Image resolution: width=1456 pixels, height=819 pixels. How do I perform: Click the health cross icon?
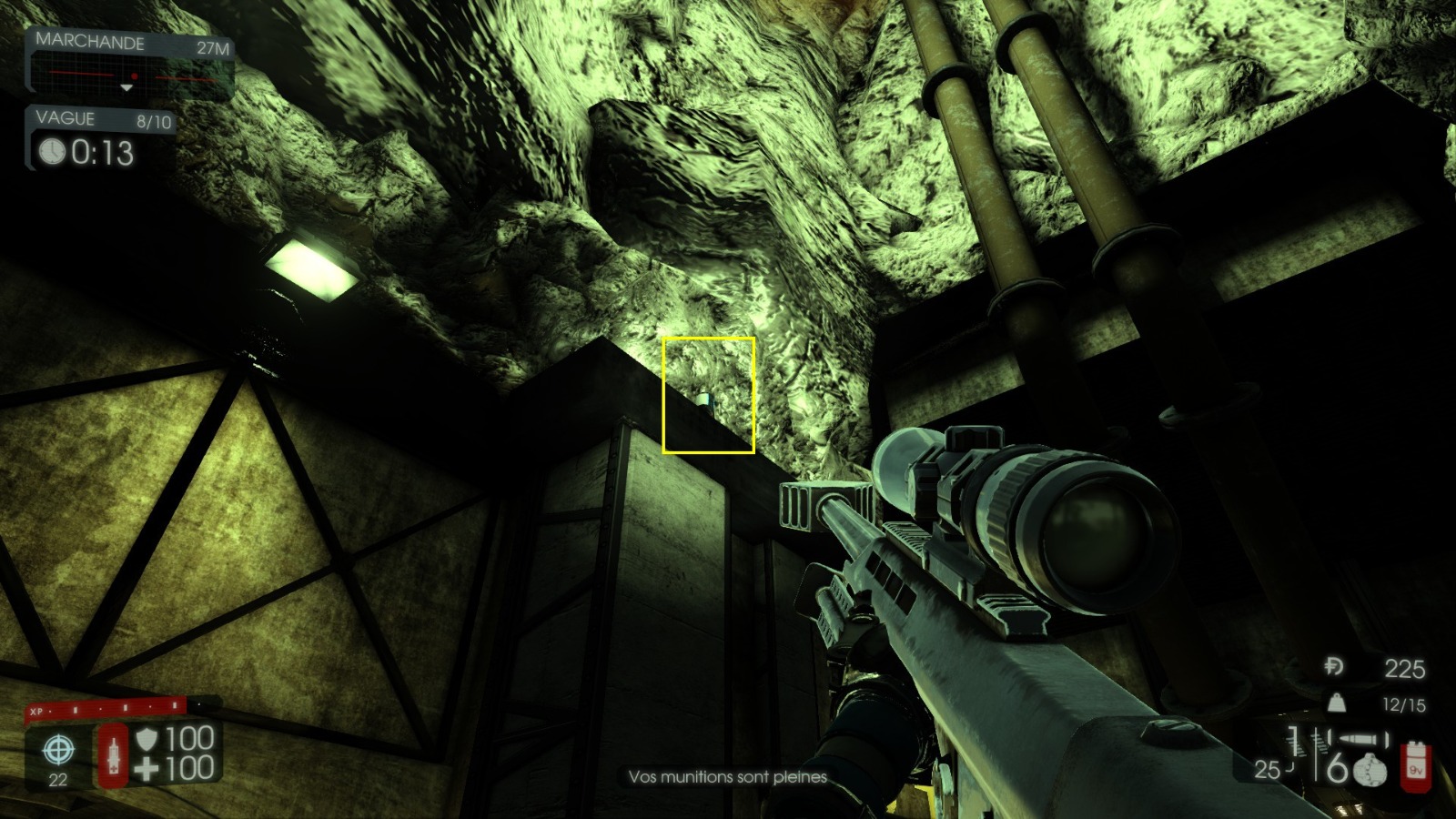(x=146, y=767)
